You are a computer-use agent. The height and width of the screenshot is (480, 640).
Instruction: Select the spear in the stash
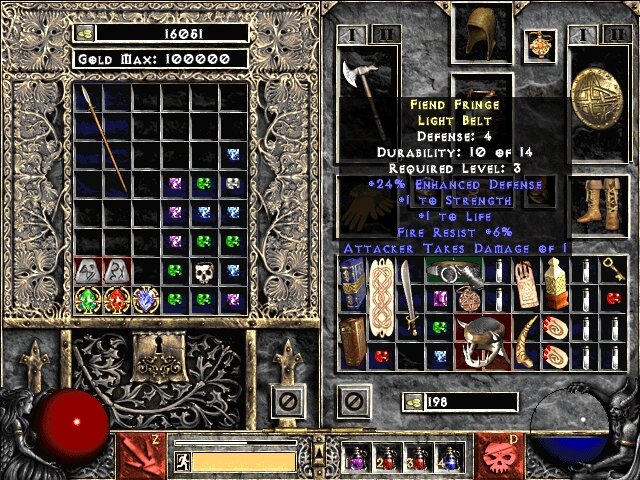103,138
